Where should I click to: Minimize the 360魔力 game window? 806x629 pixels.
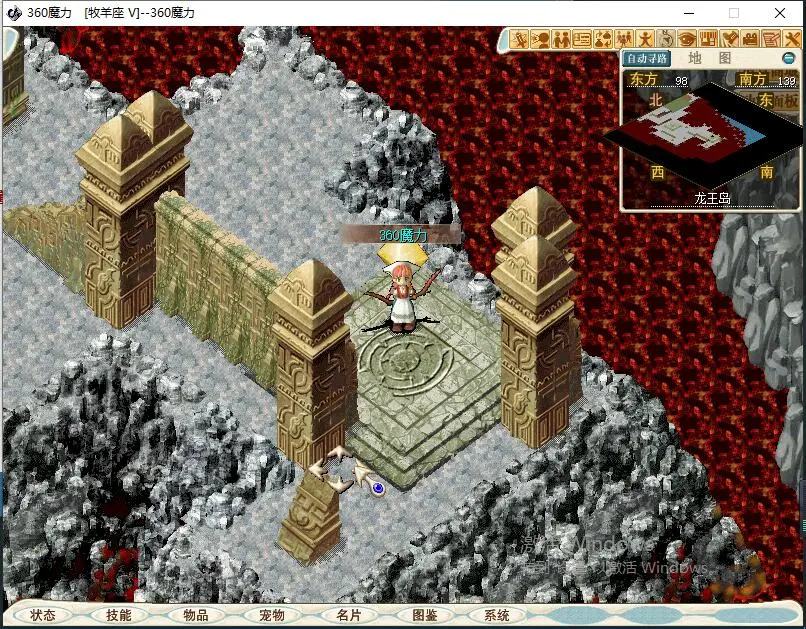pos(688,13)
